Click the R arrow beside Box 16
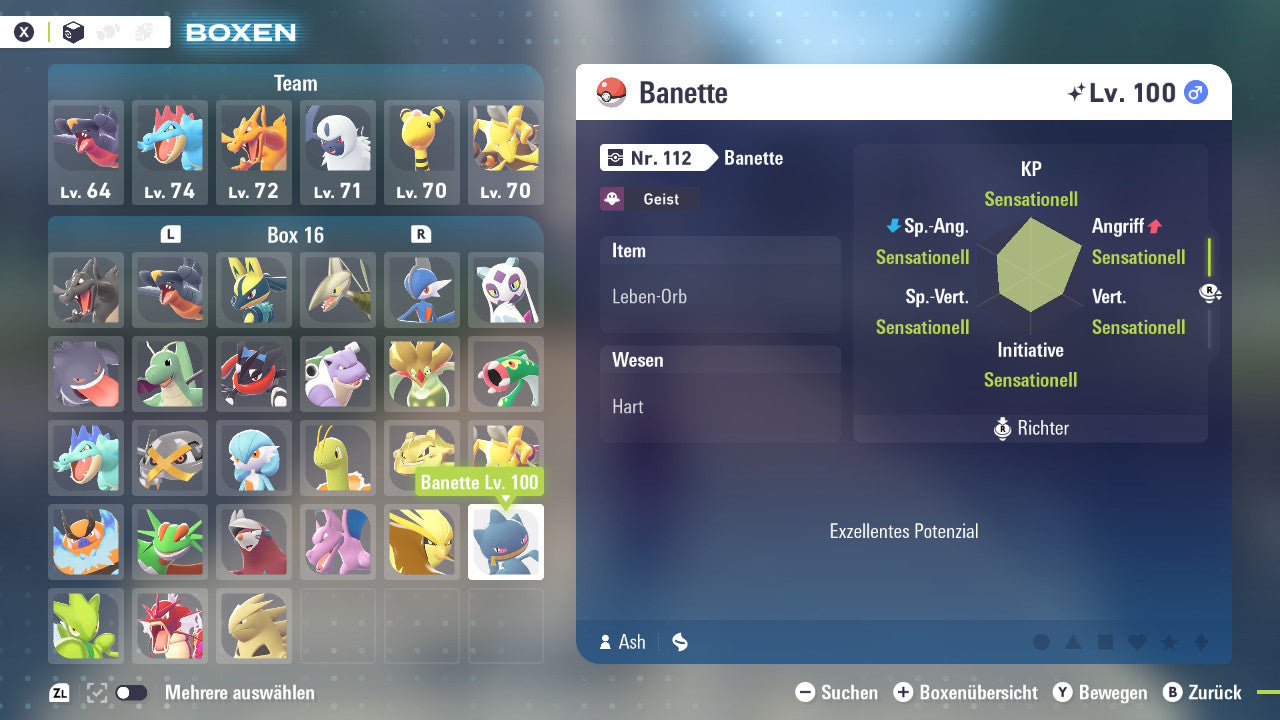The height and width of the screenshot is (720, 1280). click(x=421, y=234)
